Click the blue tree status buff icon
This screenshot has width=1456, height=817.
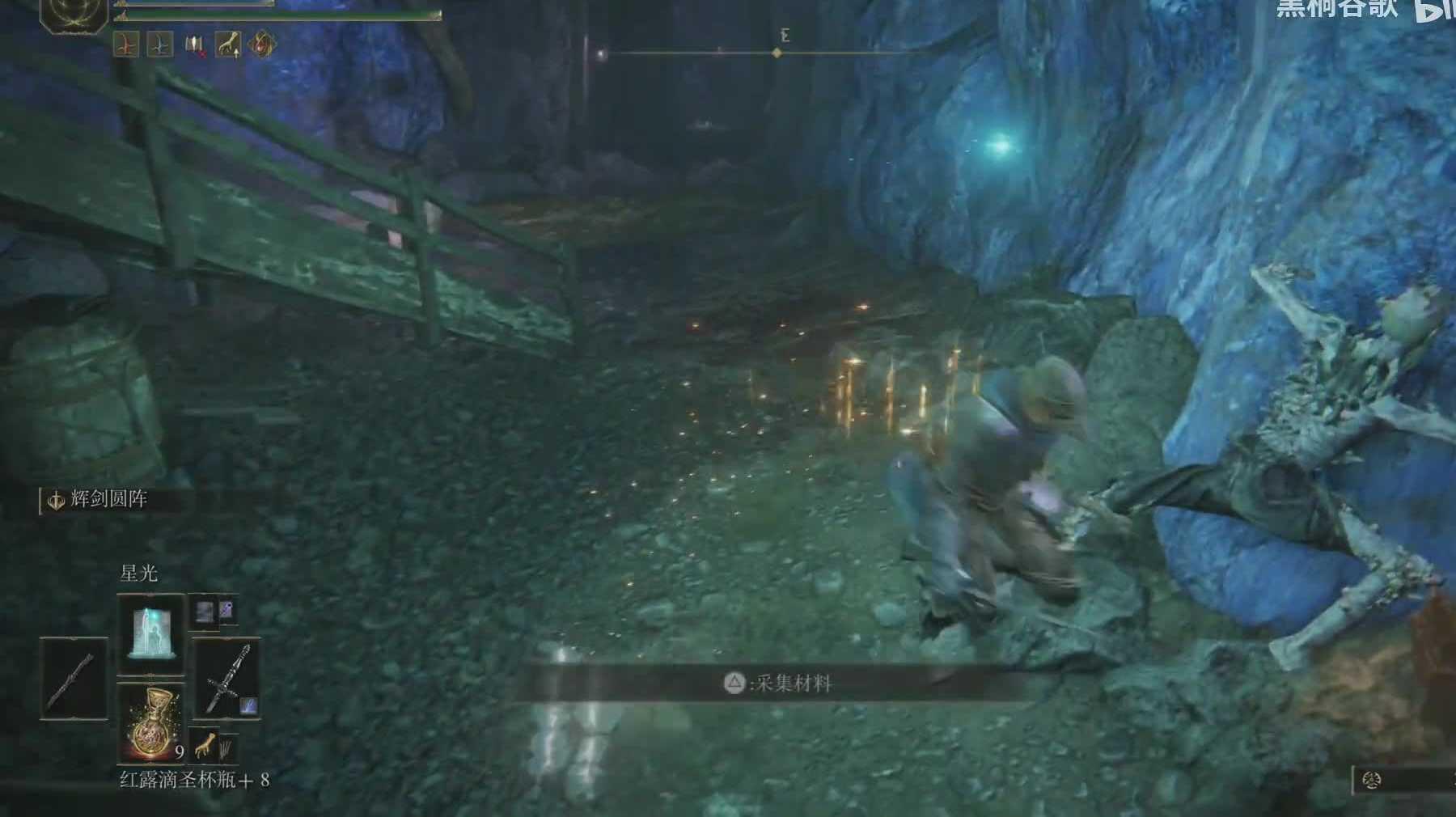pos(160,45)
